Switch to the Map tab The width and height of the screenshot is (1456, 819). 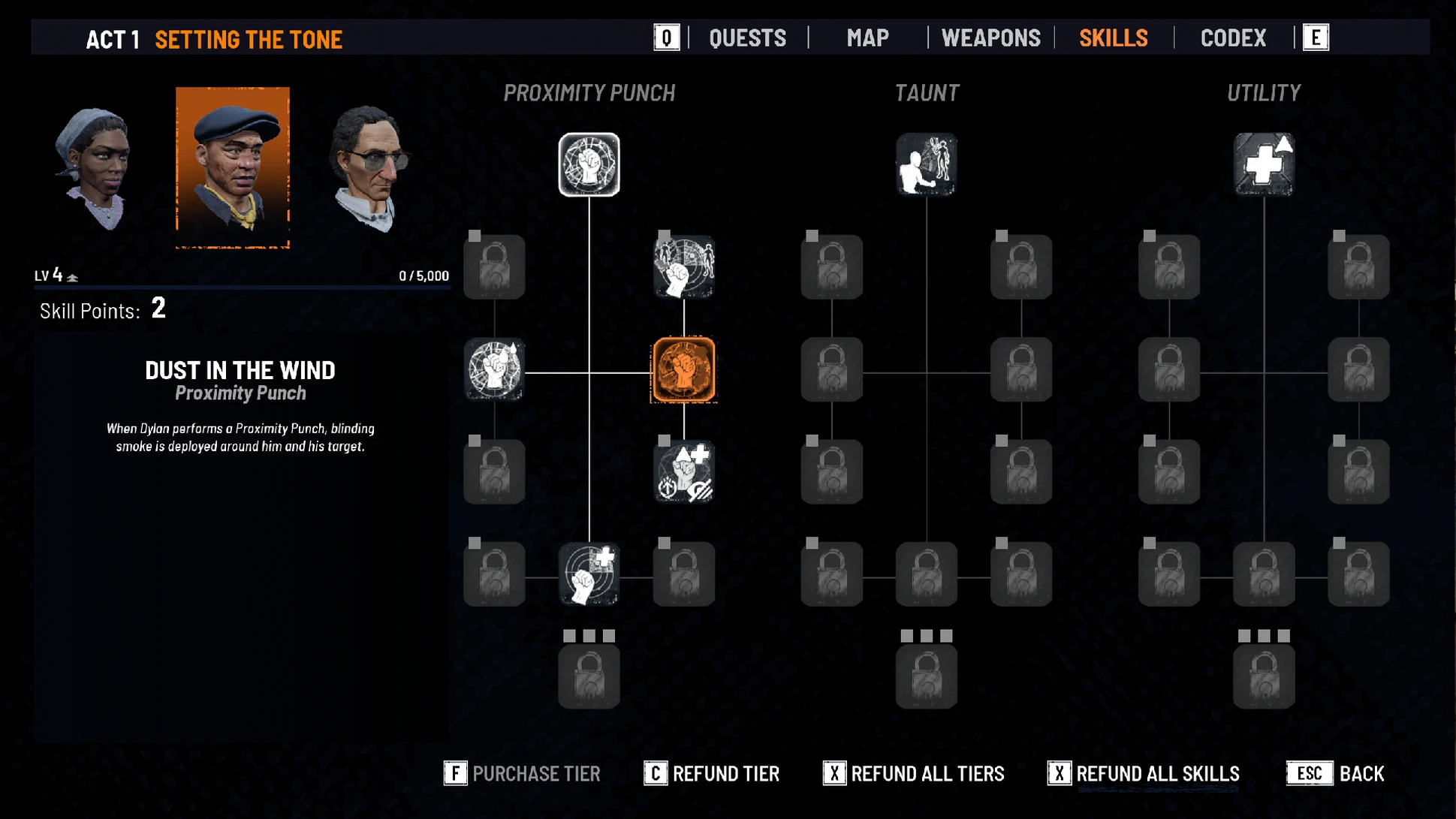(x=867, y=38)
